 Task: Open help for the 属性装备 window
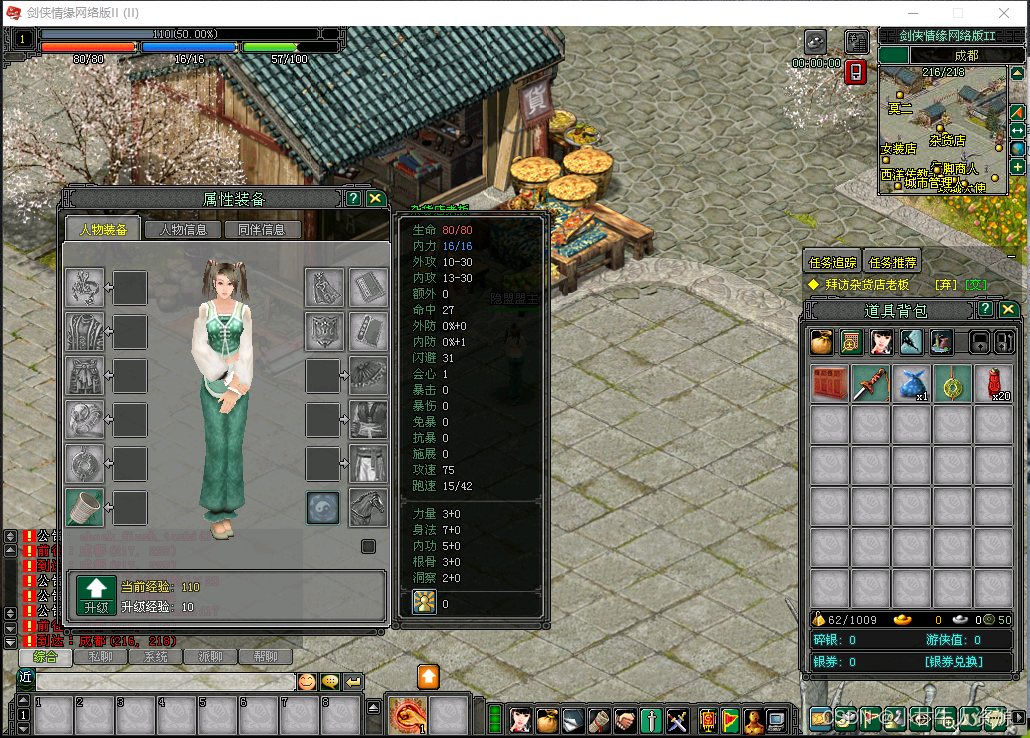pos(353,198)
